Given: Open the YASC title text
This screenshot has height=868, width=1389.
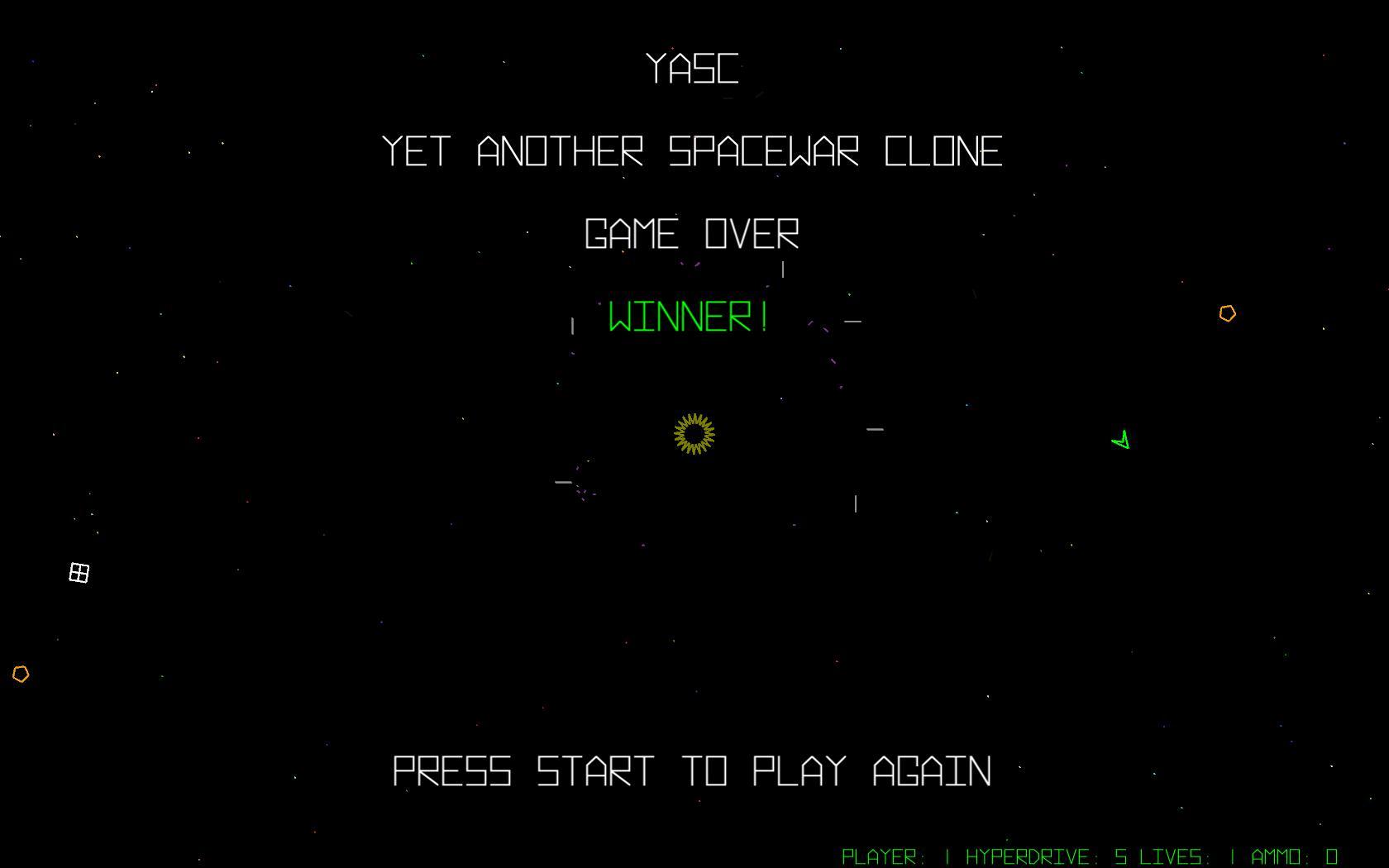Looking at the screenshot, I should click(x=693, y=70).
